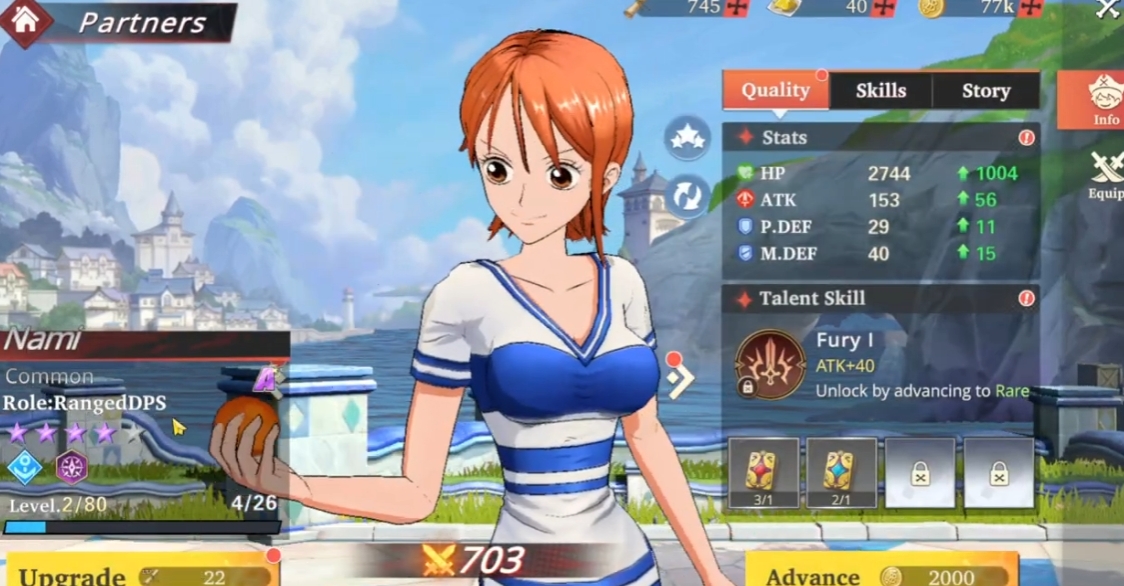
Task: Return home via the house icon
Action: (25, 22)
